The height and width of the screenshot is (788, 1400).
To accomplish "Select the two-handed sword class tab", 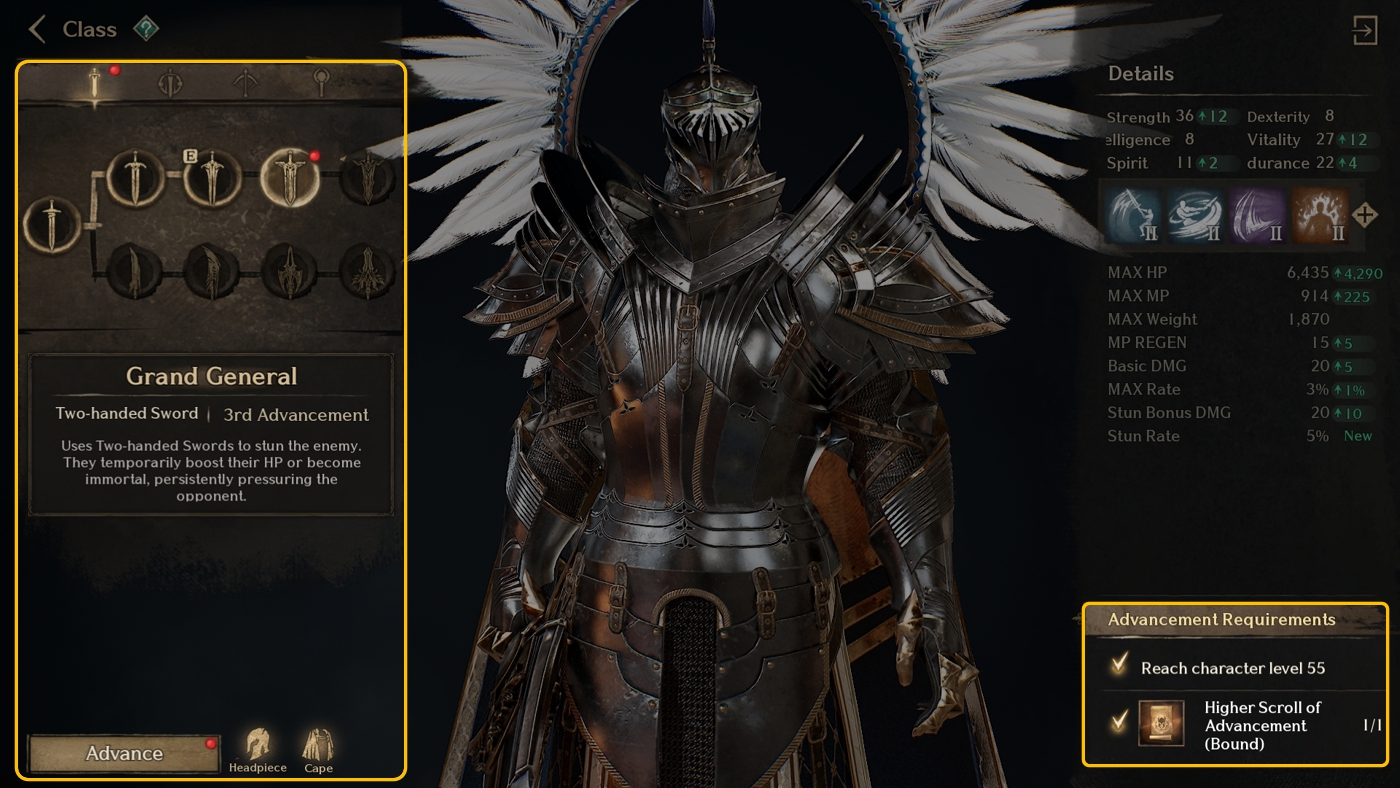I will 96,83.
